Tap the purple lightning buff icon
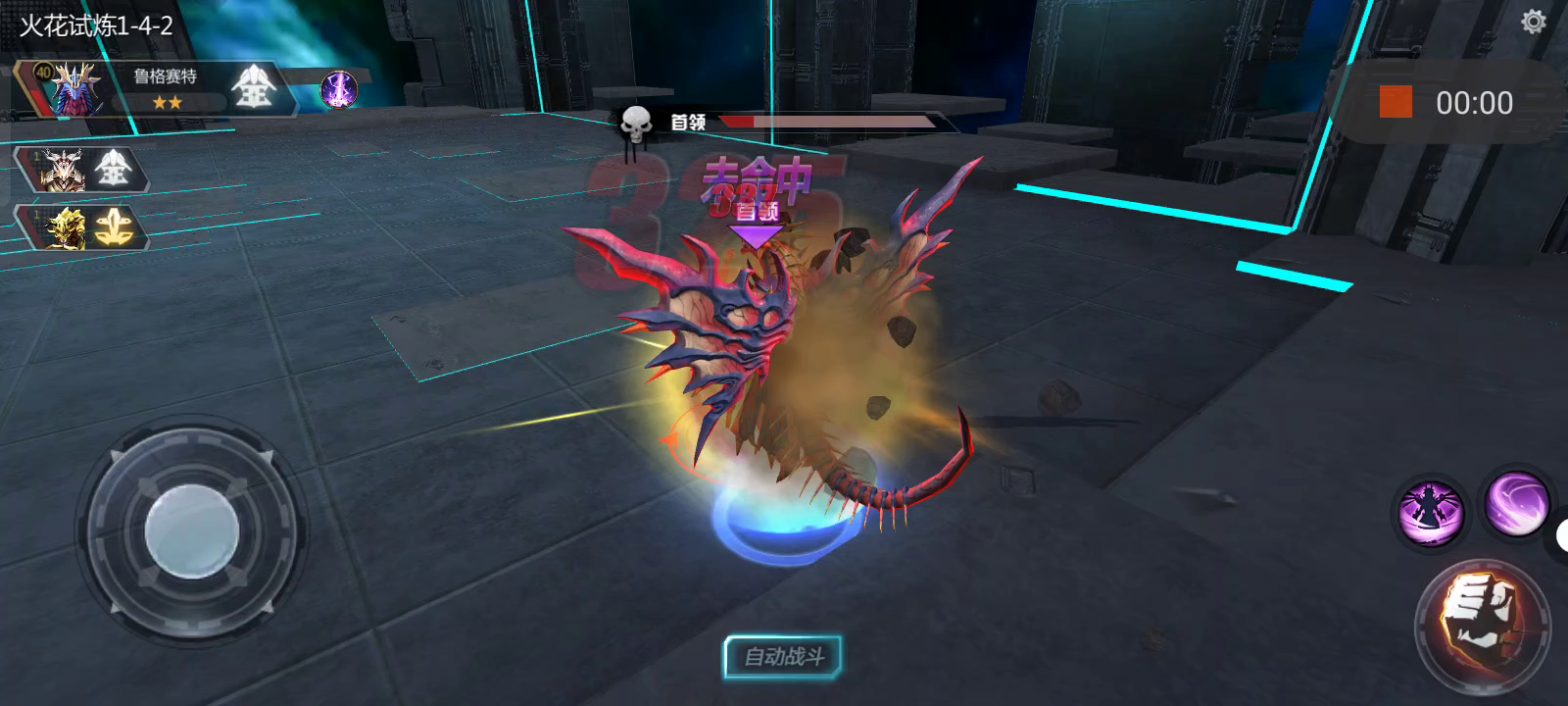 point(339,90)
